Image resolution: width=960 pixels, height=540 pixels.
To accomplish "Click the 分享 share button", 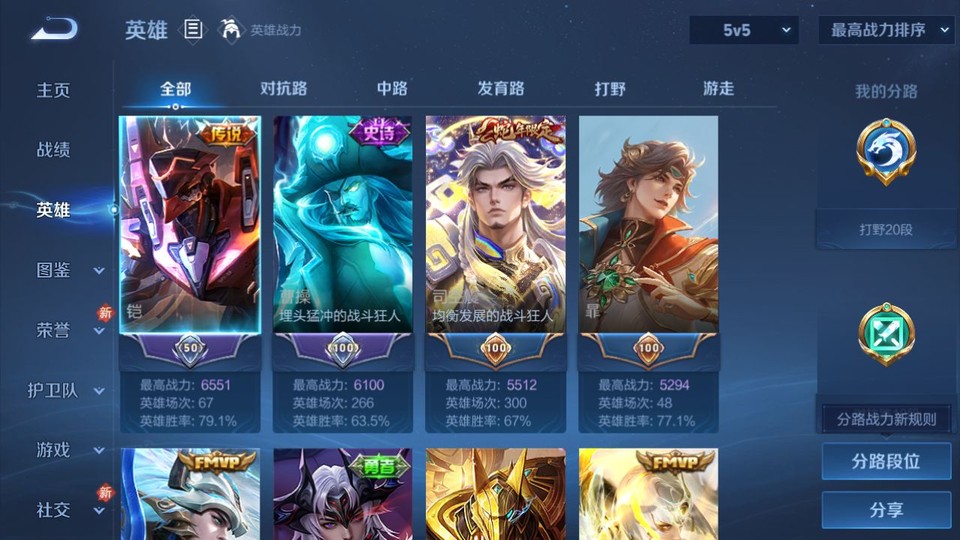I will pyautogui.click(x=886, y=510).
